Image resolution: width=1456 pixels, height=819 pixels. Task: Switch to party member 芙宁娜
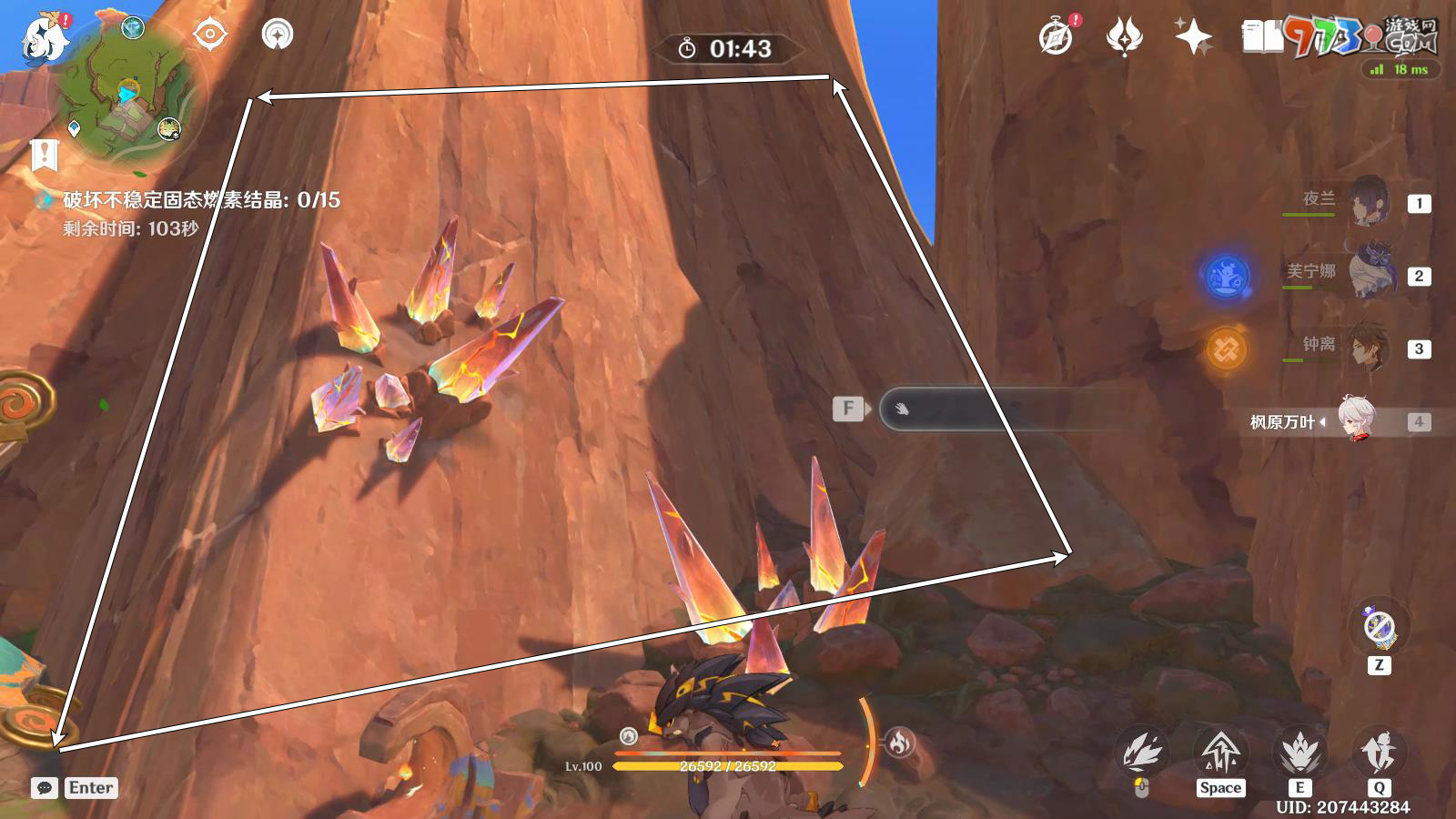pos(1368,272)
